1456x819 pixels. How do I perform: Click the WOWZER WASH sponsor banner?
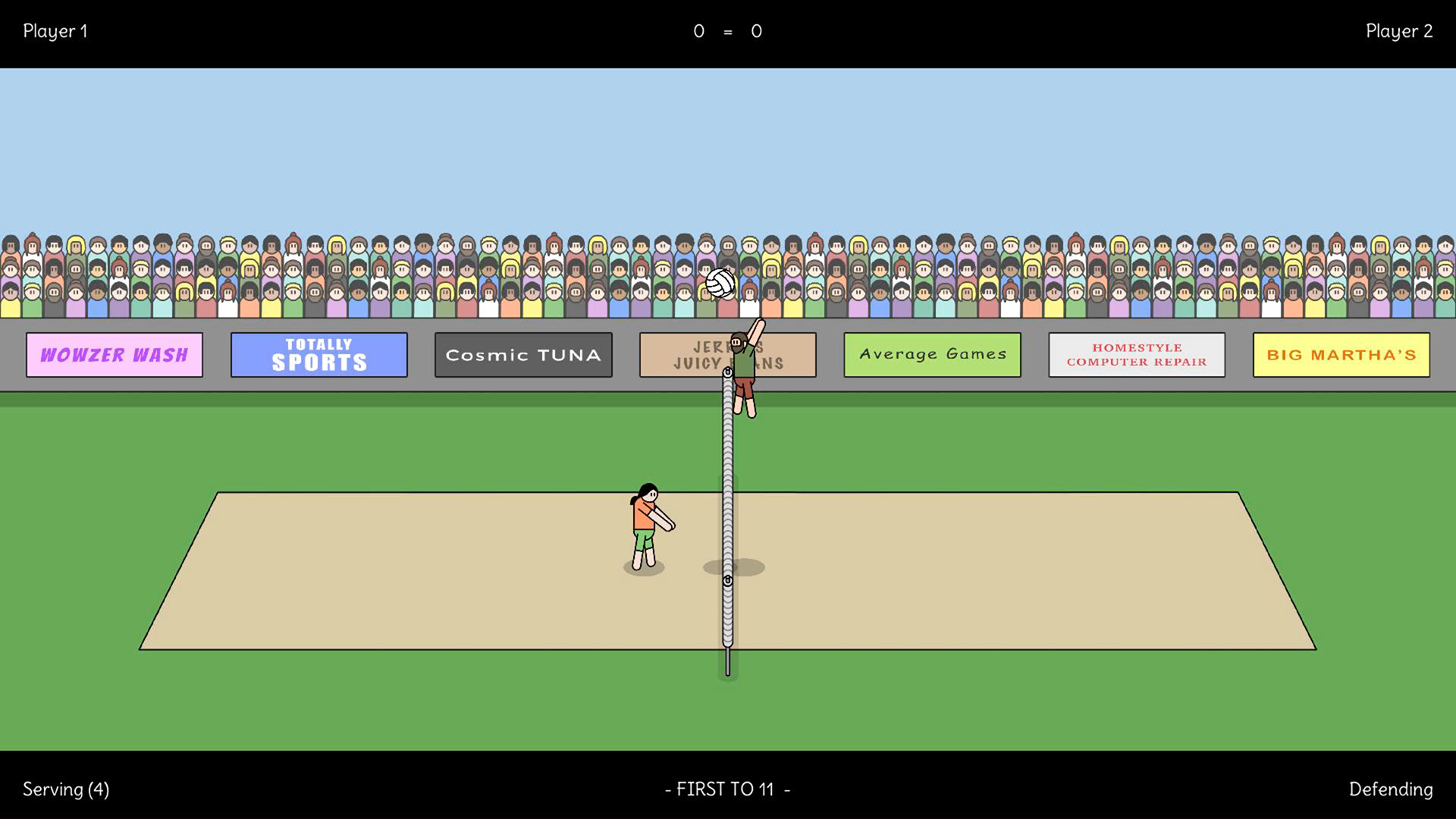[115, 354]
